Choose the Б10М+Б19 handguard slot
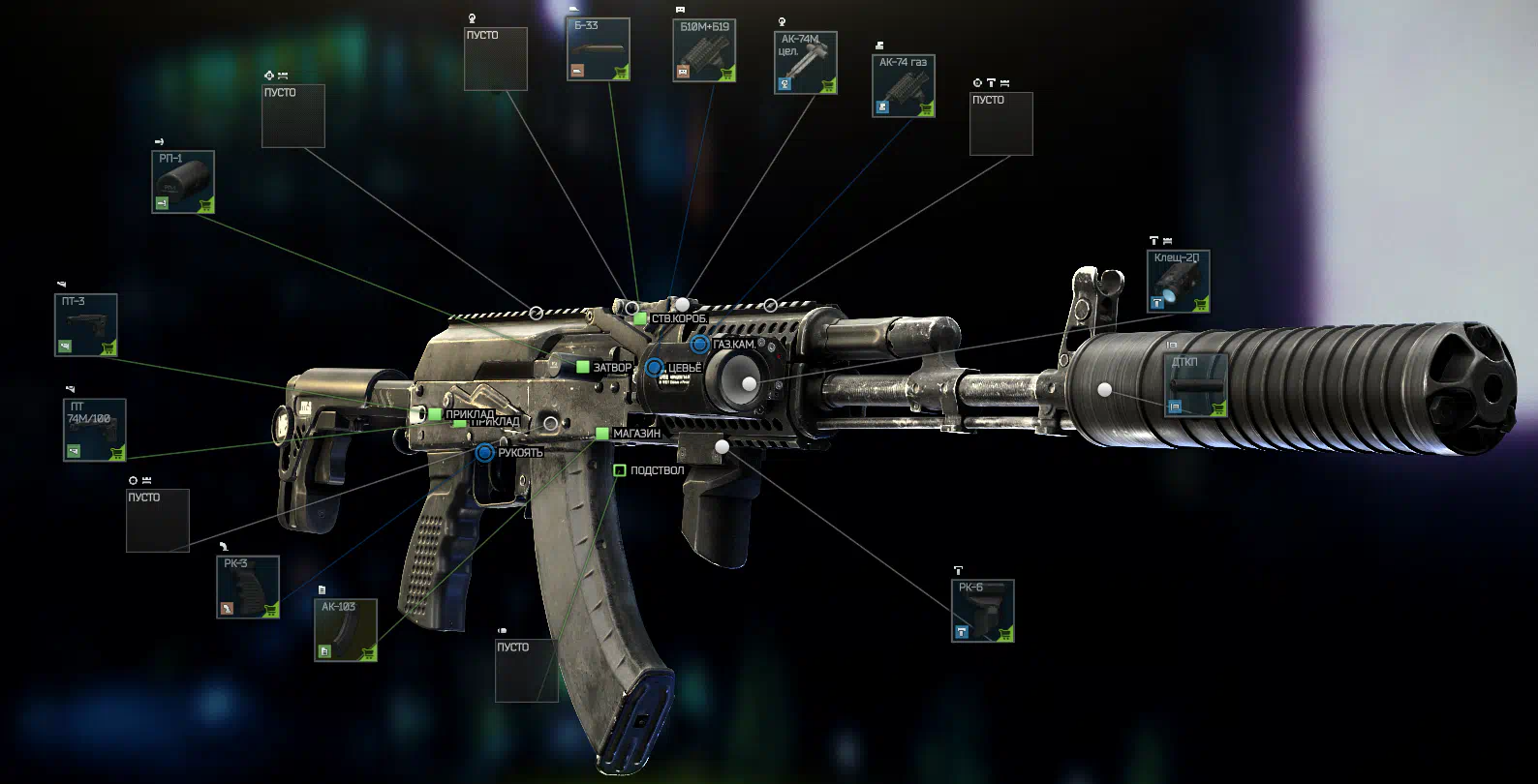 point(704,50)
